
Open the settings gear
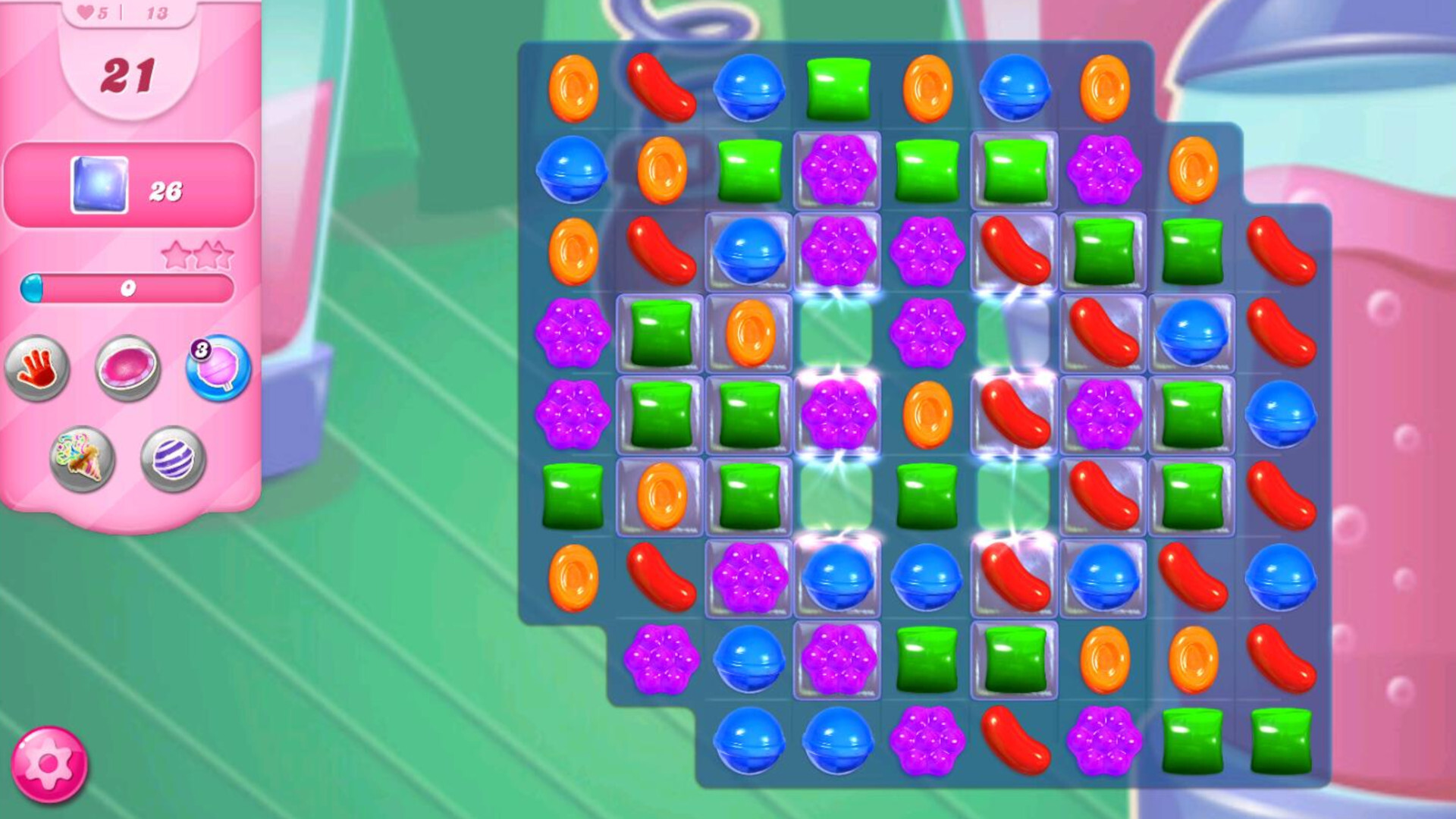[x=50, y=765]
